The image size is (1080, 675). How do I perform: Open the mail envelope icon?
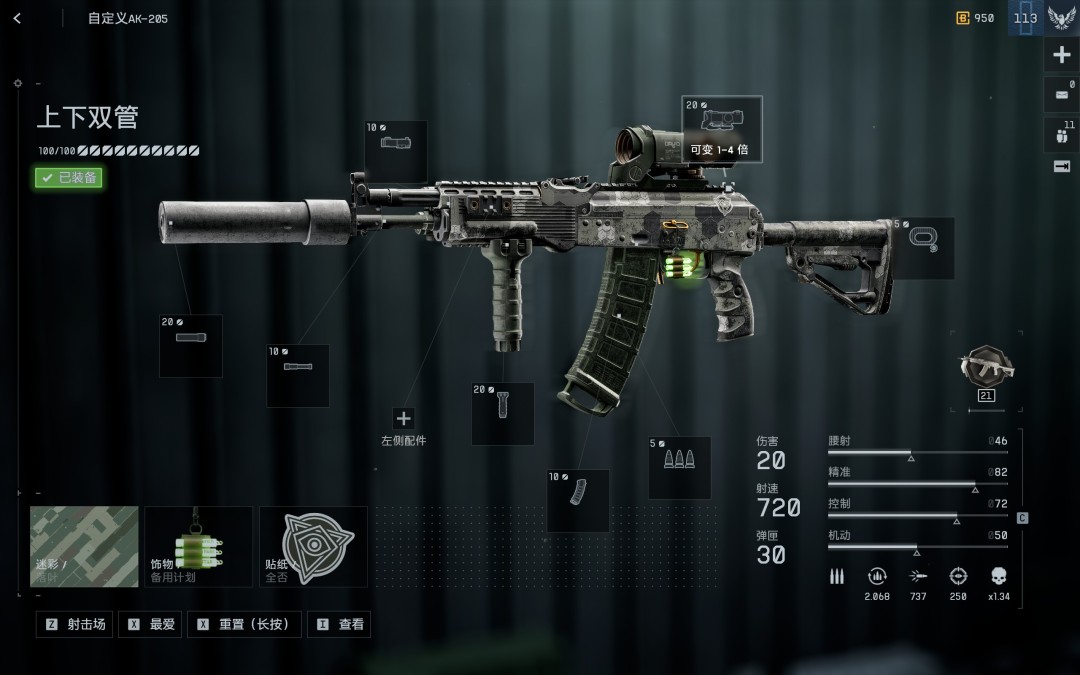(x=1061, y=95)
